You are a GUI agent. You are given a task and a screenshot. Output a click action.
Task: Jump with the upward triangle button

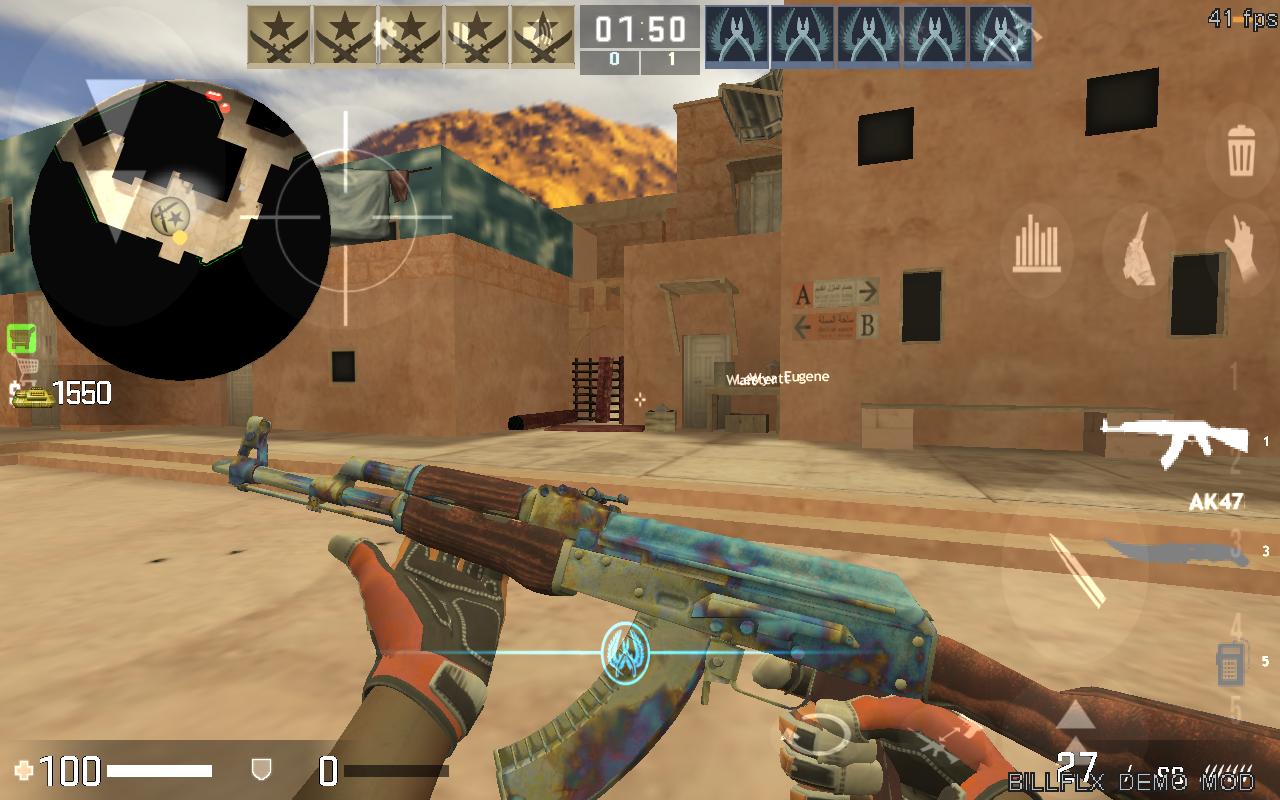(1075, 715)
